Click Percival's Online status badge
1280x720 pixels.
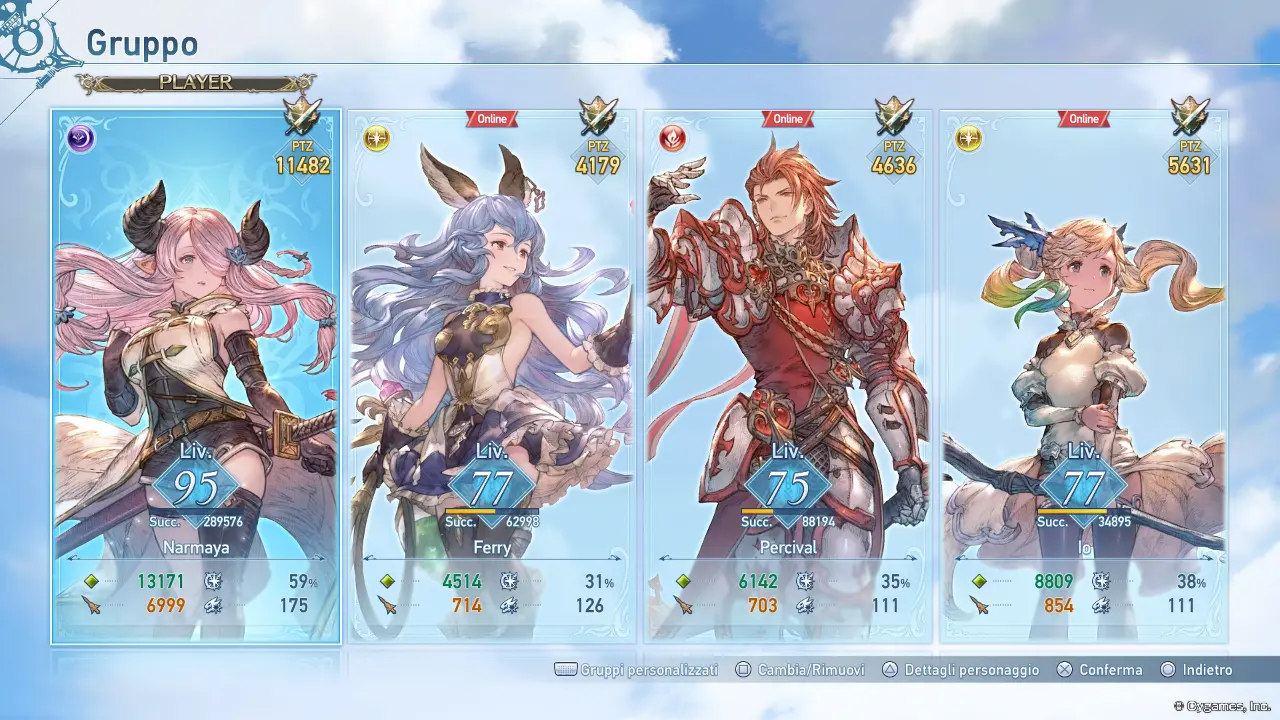(x=787, y=118)
